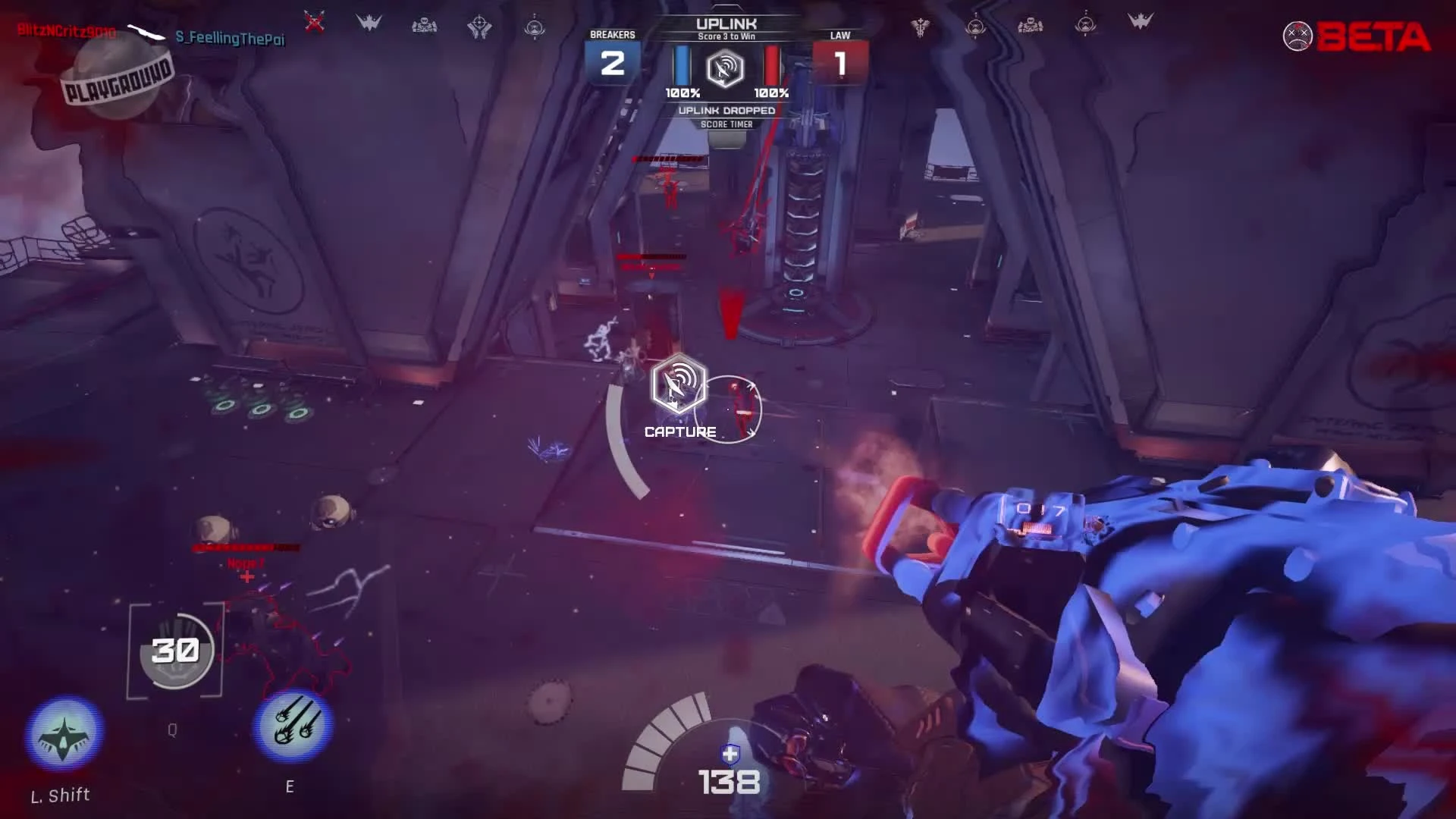Click the cluster grenade icon above E
This screenshot has width=1456, height=819.
296,724
